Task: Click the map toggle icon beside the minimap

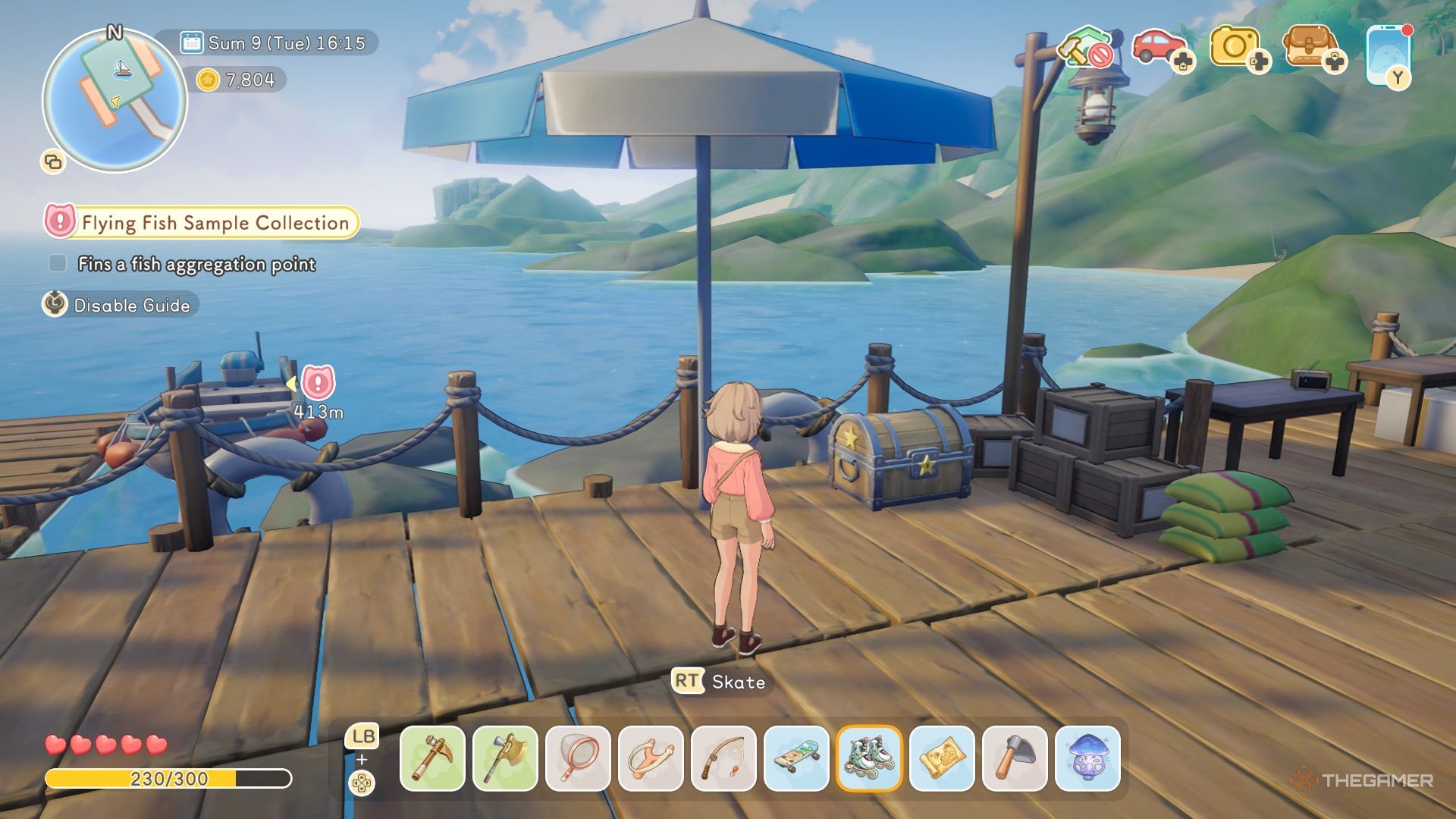Action: 53,162
